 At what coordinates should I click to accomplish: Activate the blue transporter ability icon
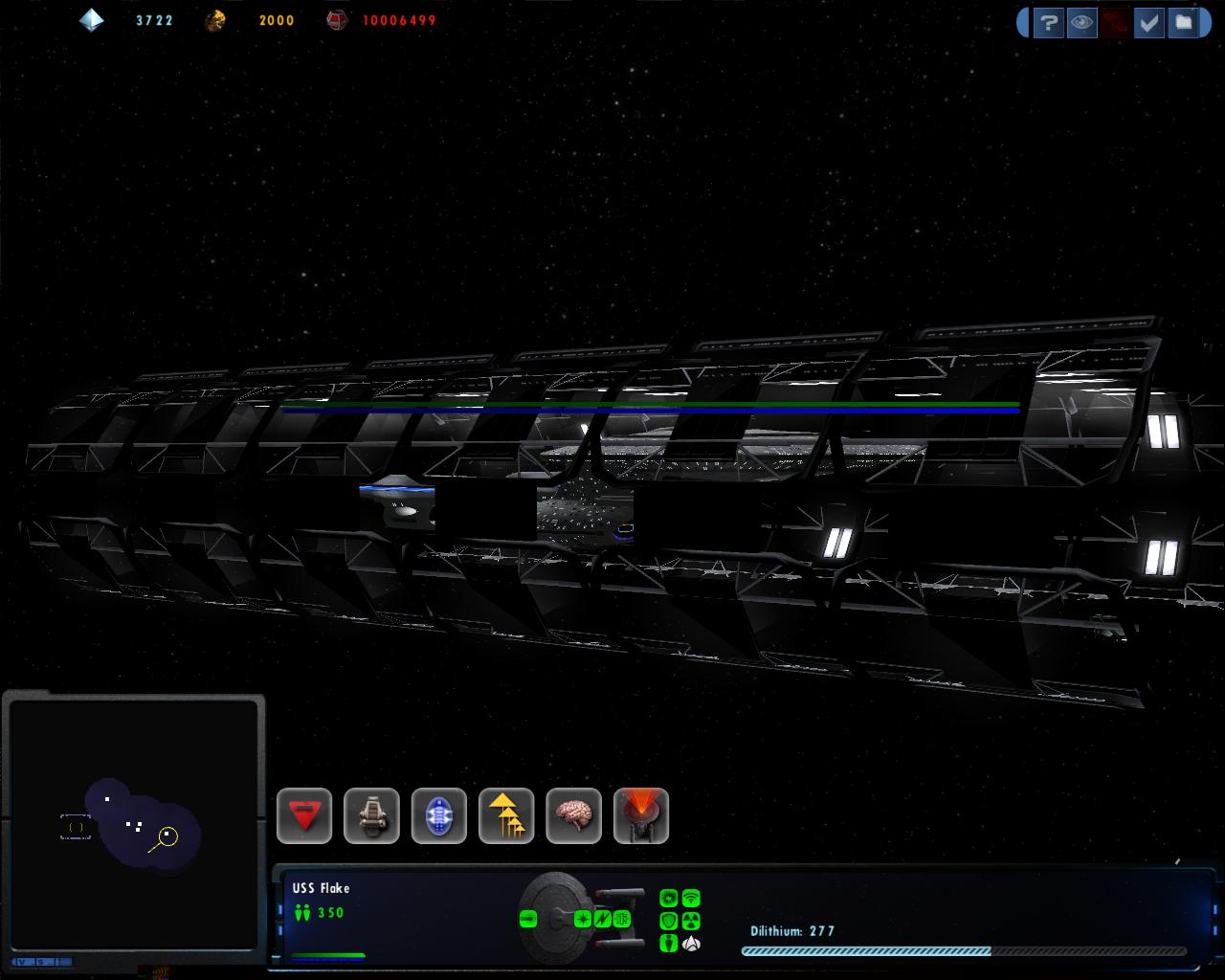click(439, 816)
